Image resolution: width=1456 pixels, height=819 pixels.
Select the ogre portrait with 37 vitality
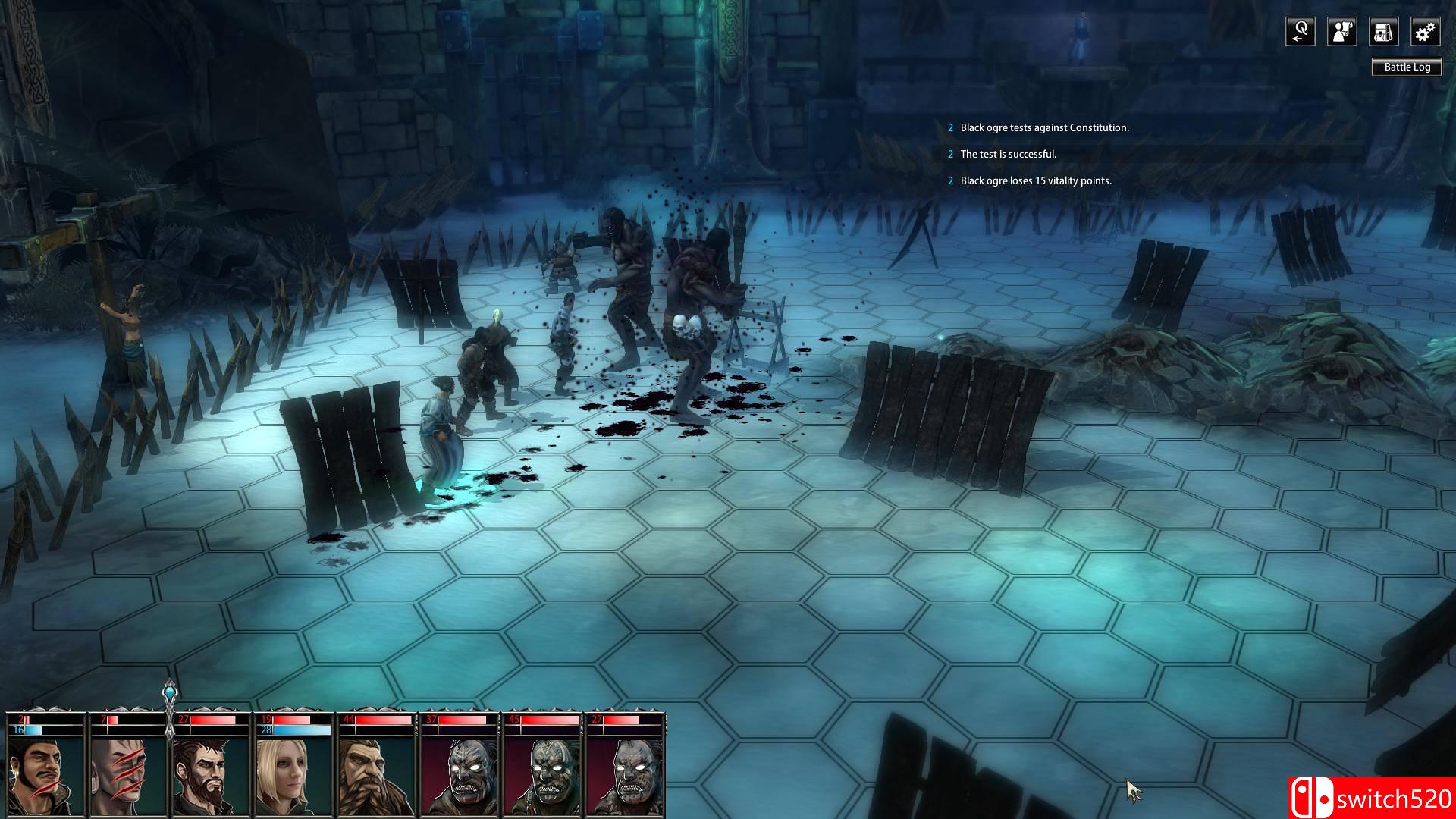tap(460, 775)
